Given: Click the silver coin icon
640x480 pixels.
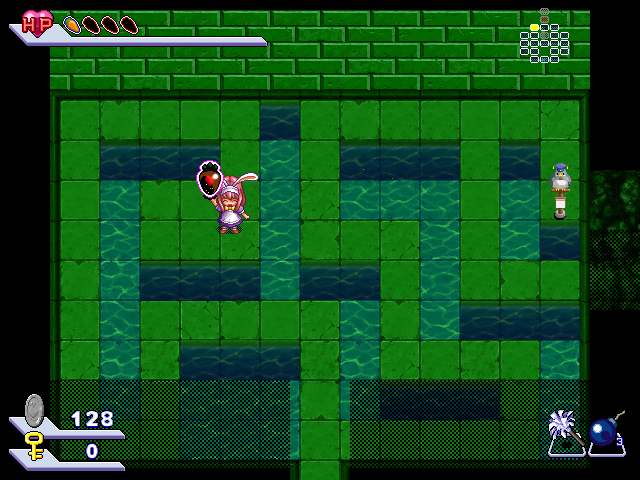Looking at the screenshot, I should (35, 410).
